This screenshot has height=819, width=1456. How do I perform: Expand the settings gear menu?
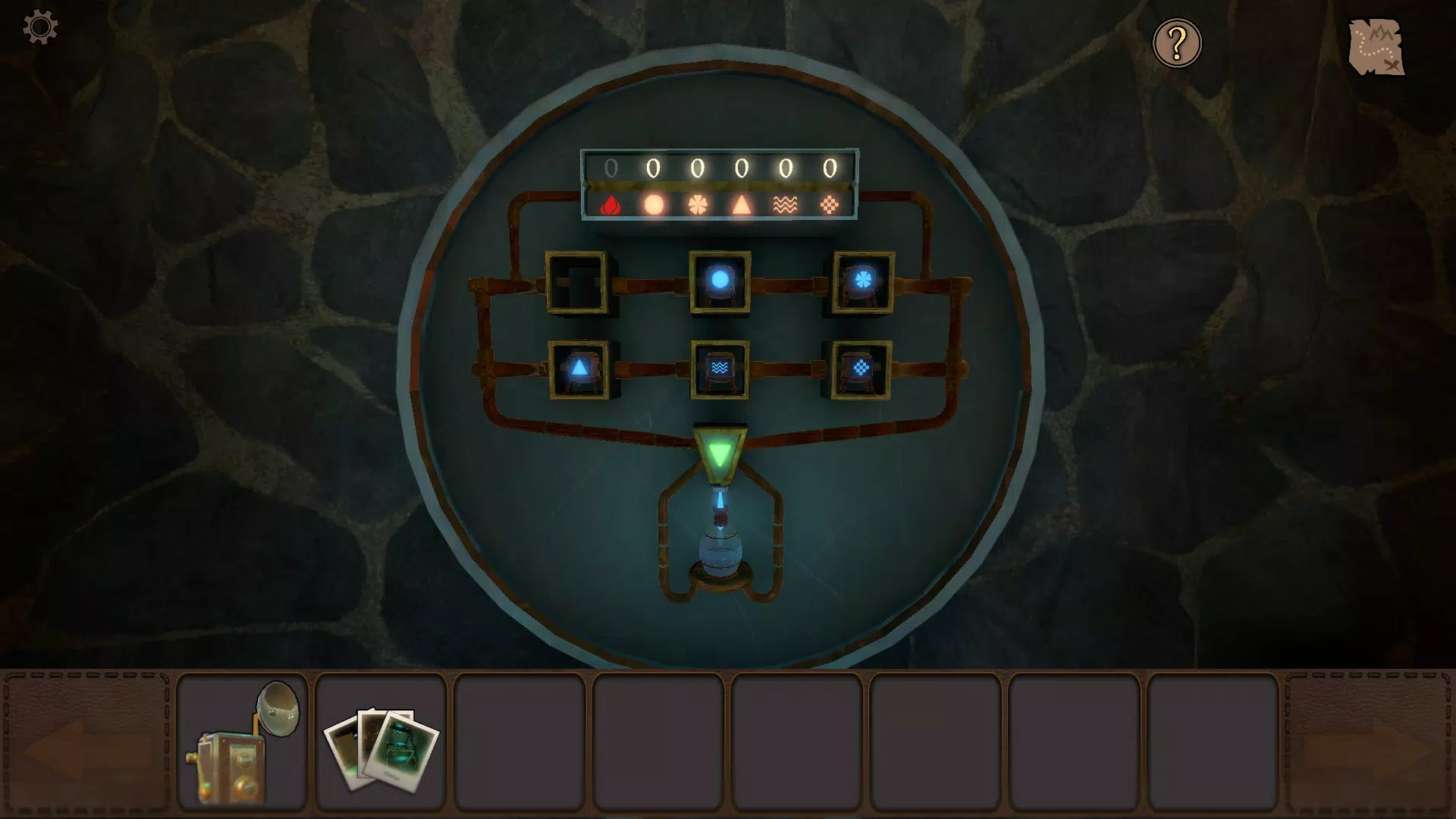[39, 27]
